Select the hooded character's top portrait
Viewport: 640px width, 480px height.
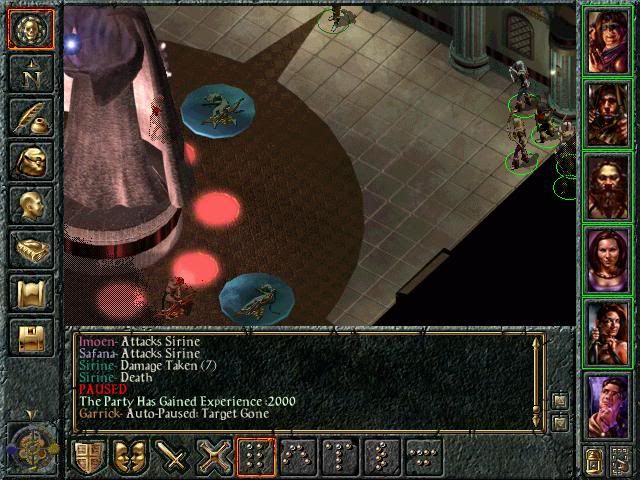[608, 40]
